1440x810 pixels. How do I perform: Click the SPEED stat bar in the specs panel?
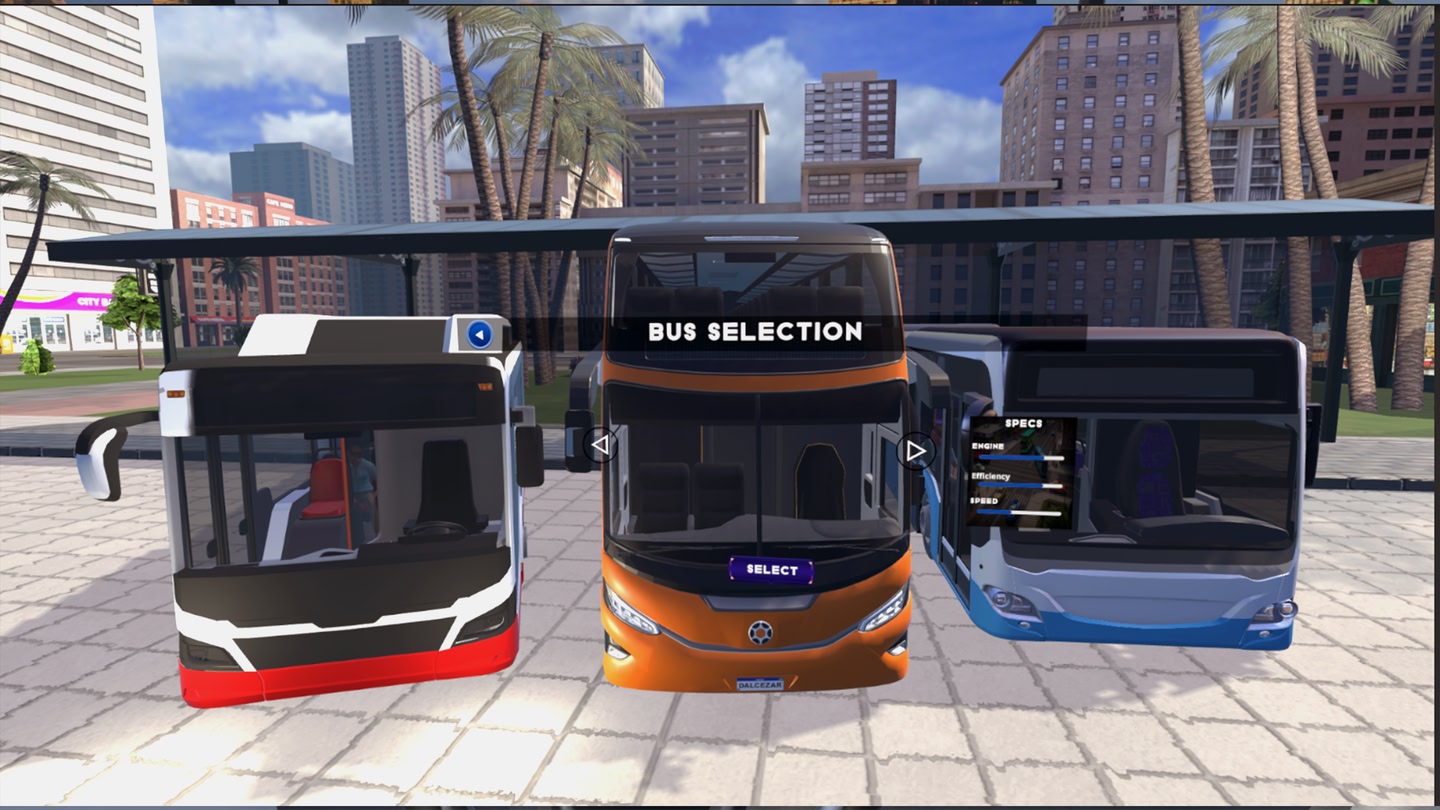[1018, 512]
